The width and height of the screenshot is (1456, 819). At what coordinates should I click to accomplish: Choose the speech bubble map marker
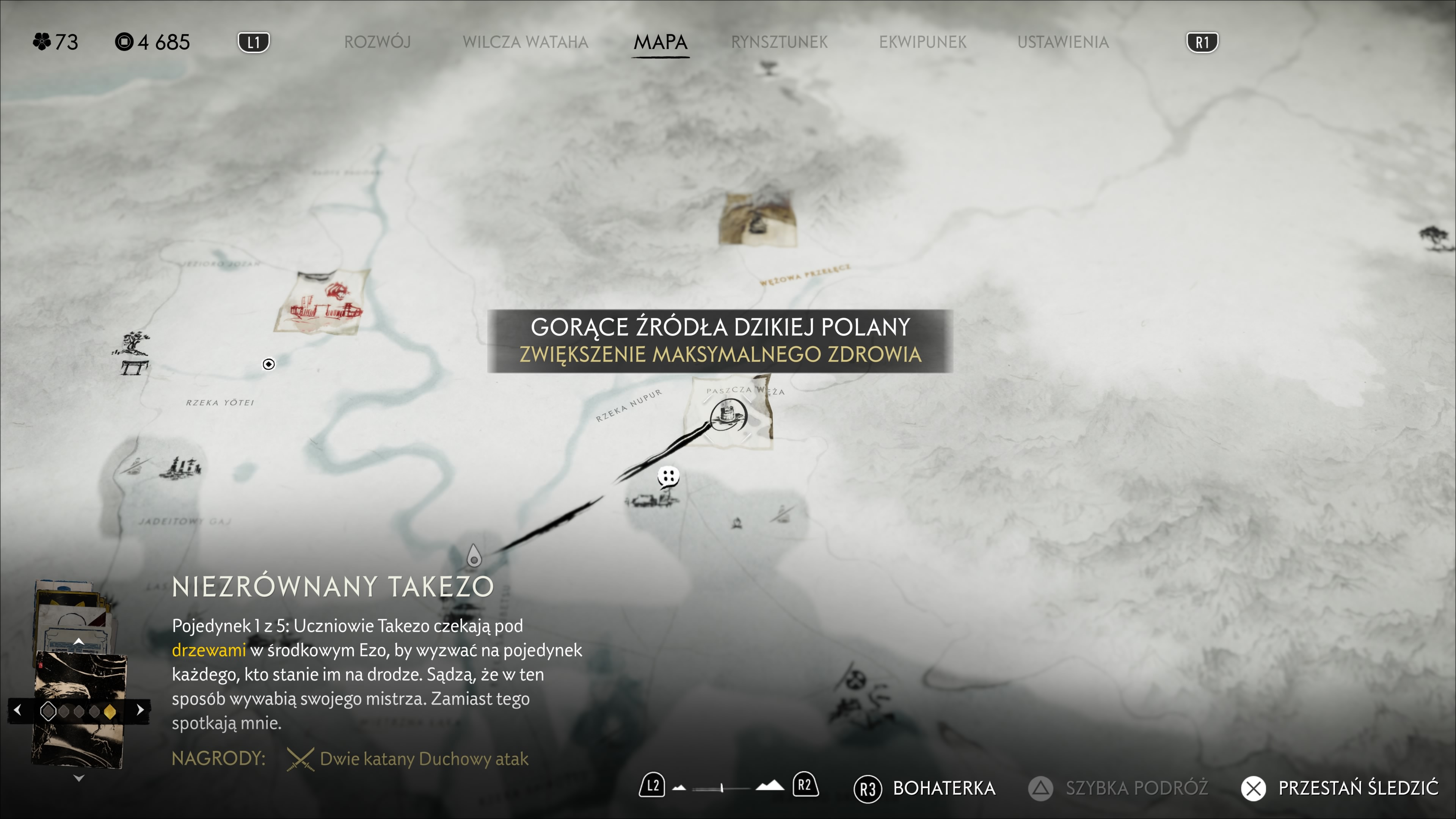(x=668, y=477)
